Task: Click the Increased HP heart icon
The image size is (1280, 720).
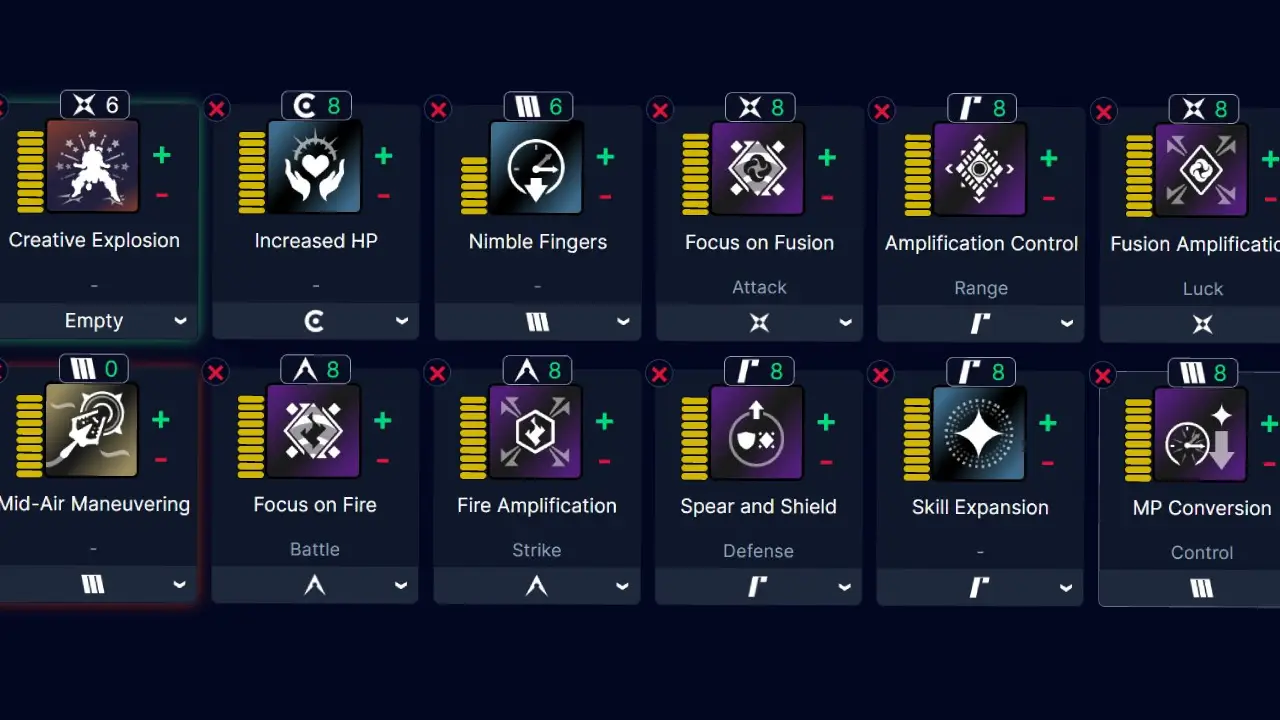Action: (316, 167)
